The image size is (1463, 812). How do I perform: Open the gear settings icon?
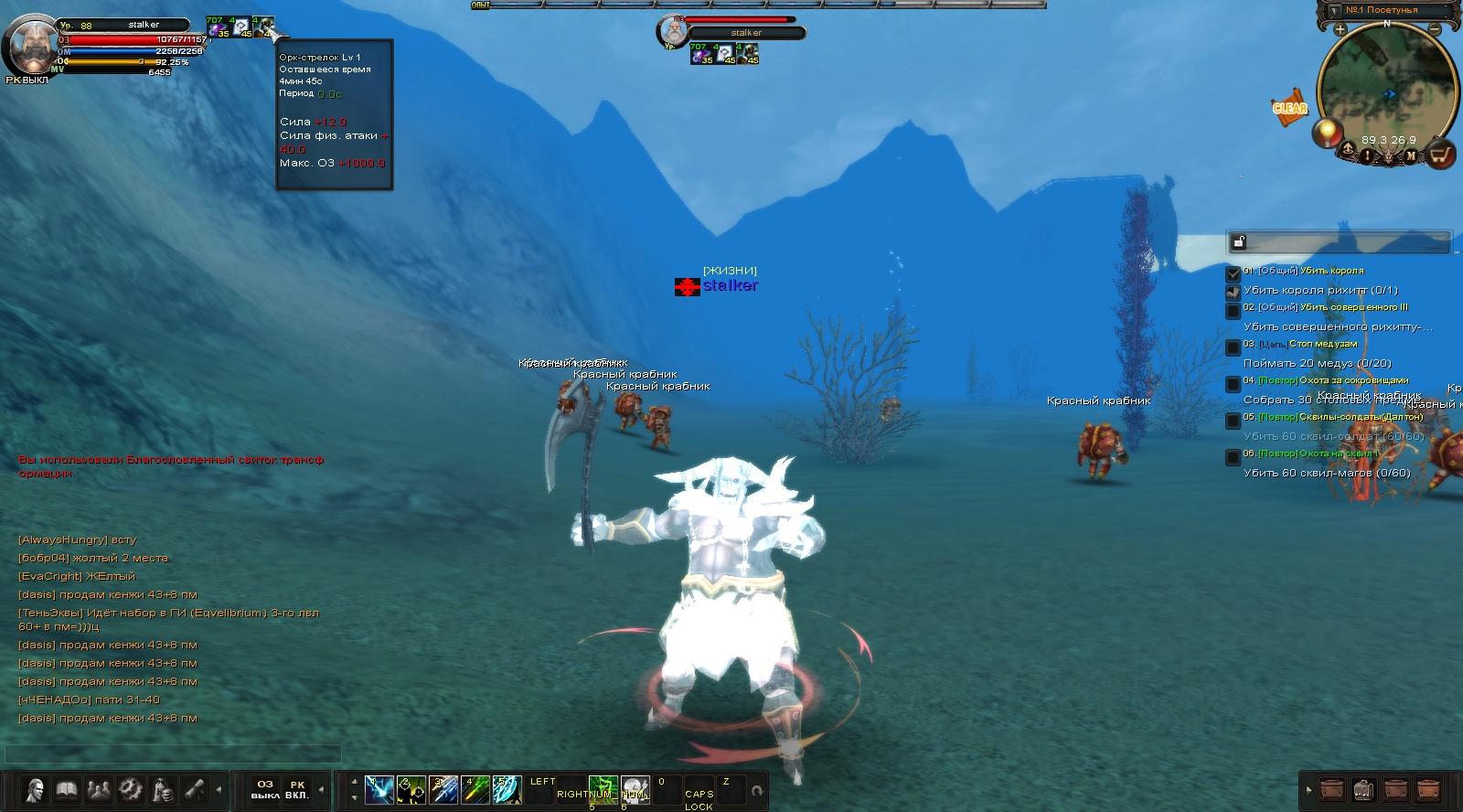point(130,789)
